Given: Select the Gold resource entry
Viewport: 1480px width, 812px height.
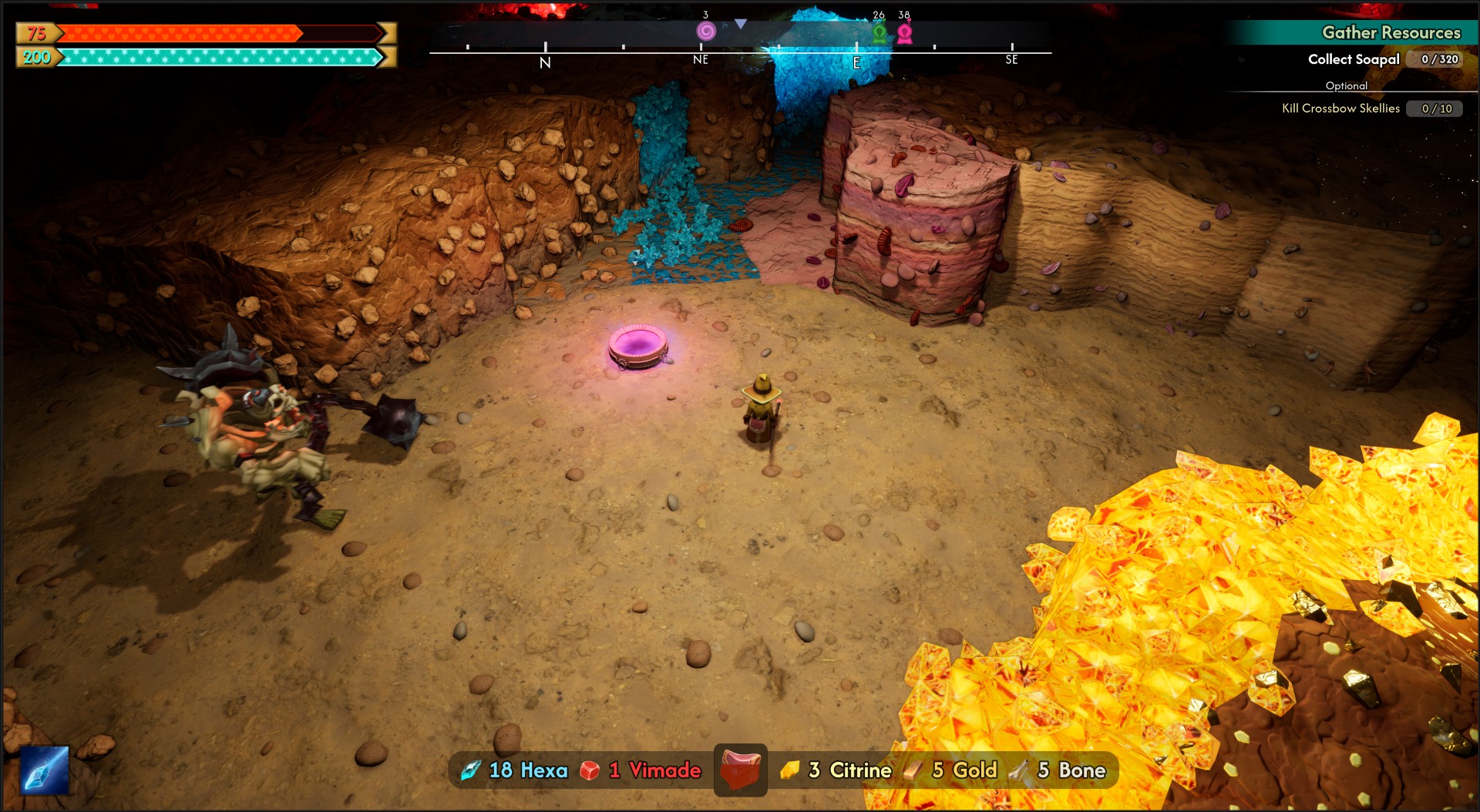Looking at the screenshot, I should click(x=953, y=770).
